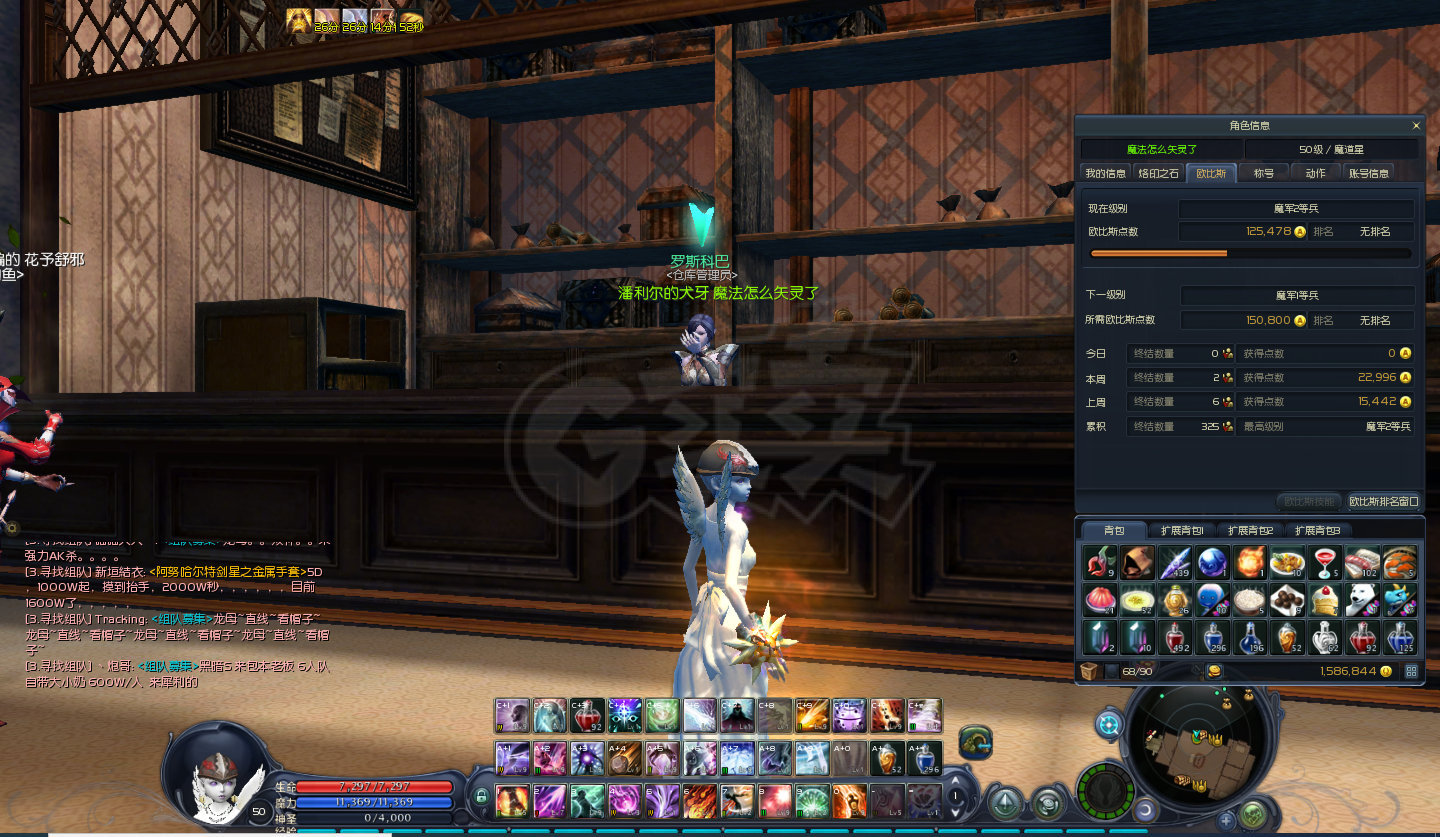Click the trash bin icon in bag
This screenshot has width=1440, height=837.
pos(1090,671)
